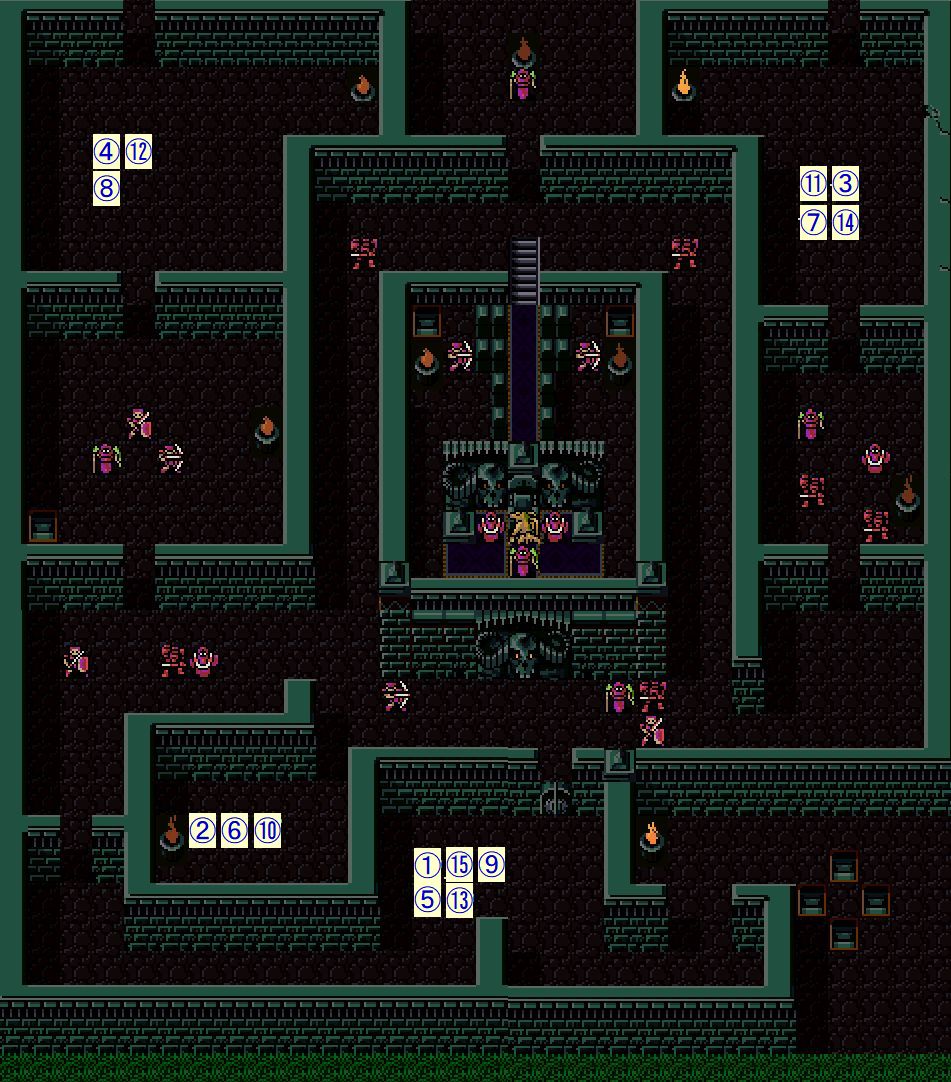This screenshot has height=1082, width=951.
Task: Select starting position marker 4
Action: click(107, 152)
